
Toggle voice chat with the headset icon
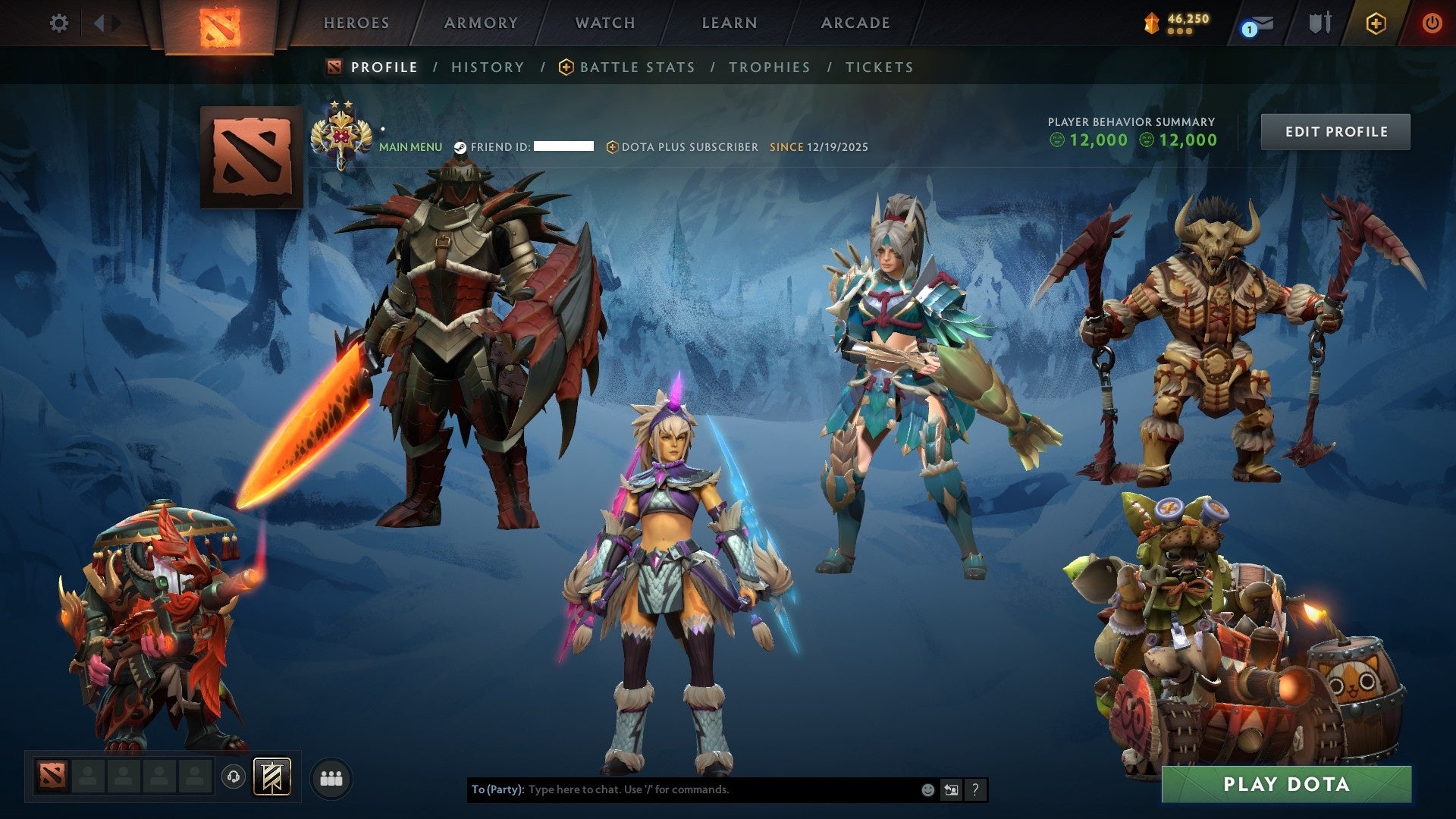(x=232, y=776)
